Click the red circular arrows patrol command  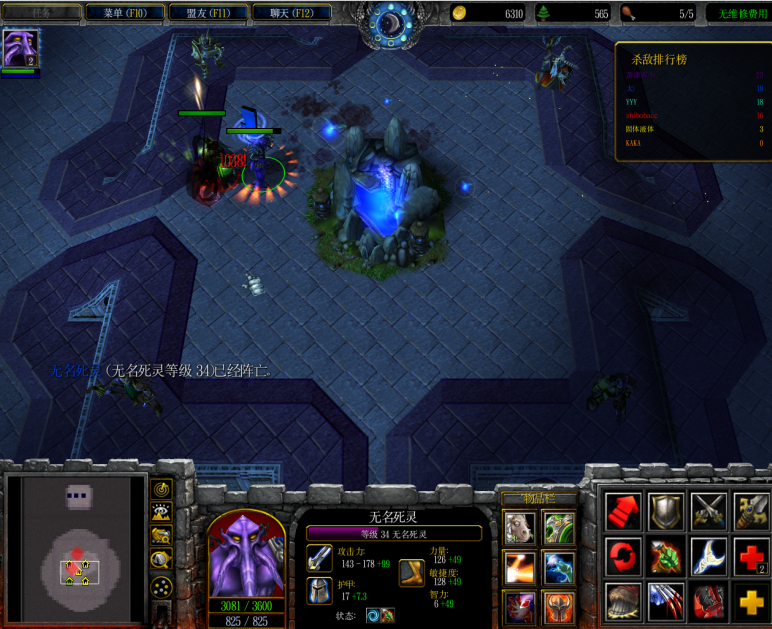(623, 556)
